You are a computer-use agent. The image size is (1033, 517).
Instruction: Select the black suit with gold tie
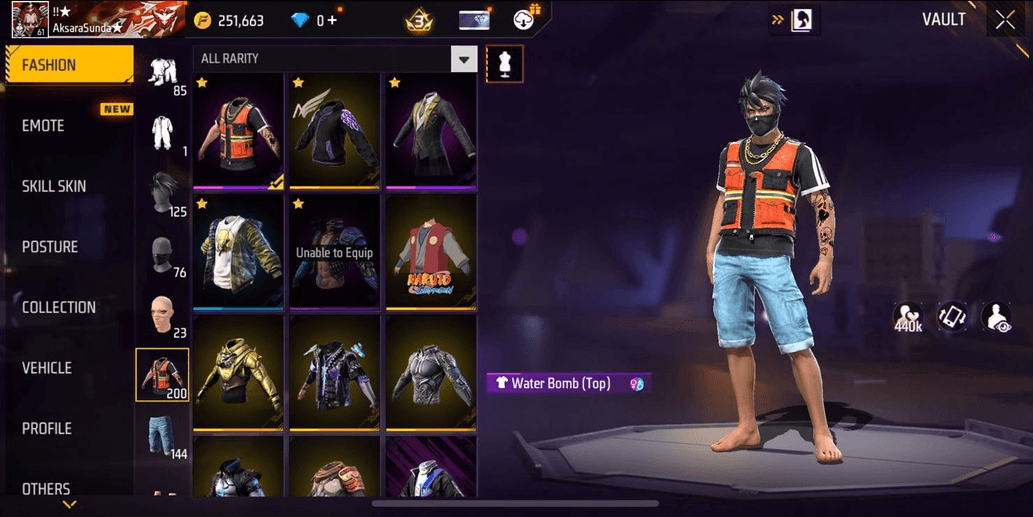430,131
